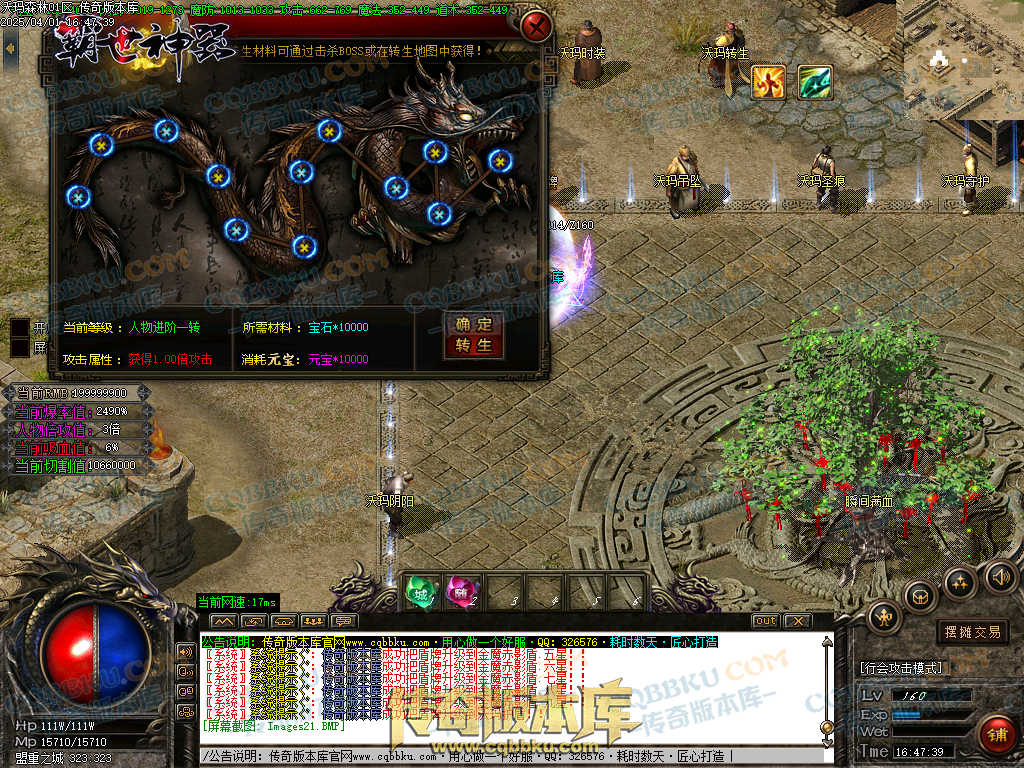Image resolution: width=1024 pixels, height=768 pixels.
Task: Open the minimap
Action: [x=962, y=58]
